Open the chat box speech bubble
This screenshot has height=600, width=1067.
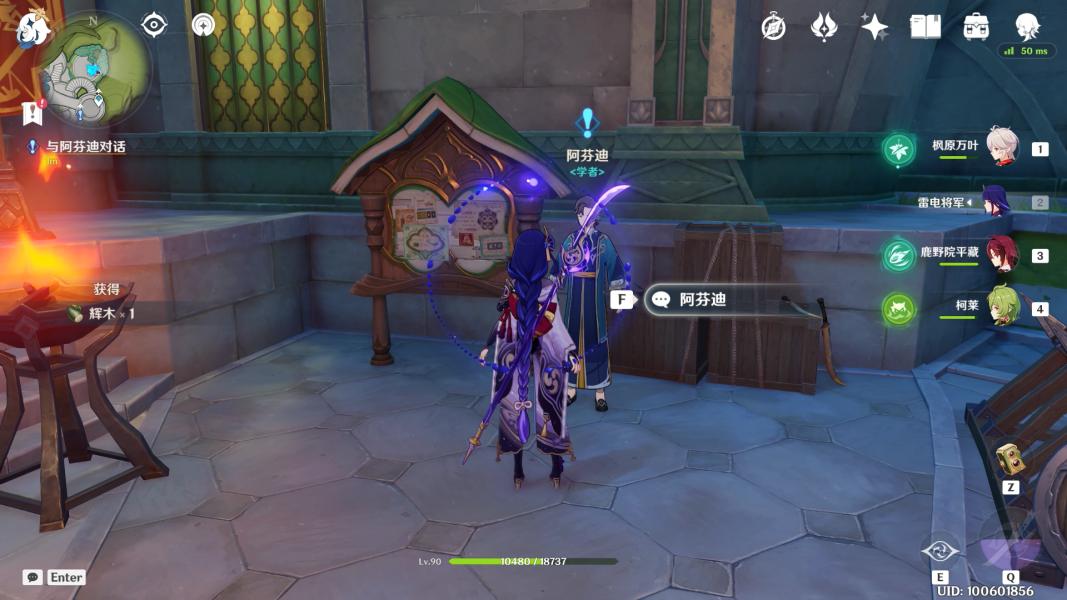tap(33, 577)
